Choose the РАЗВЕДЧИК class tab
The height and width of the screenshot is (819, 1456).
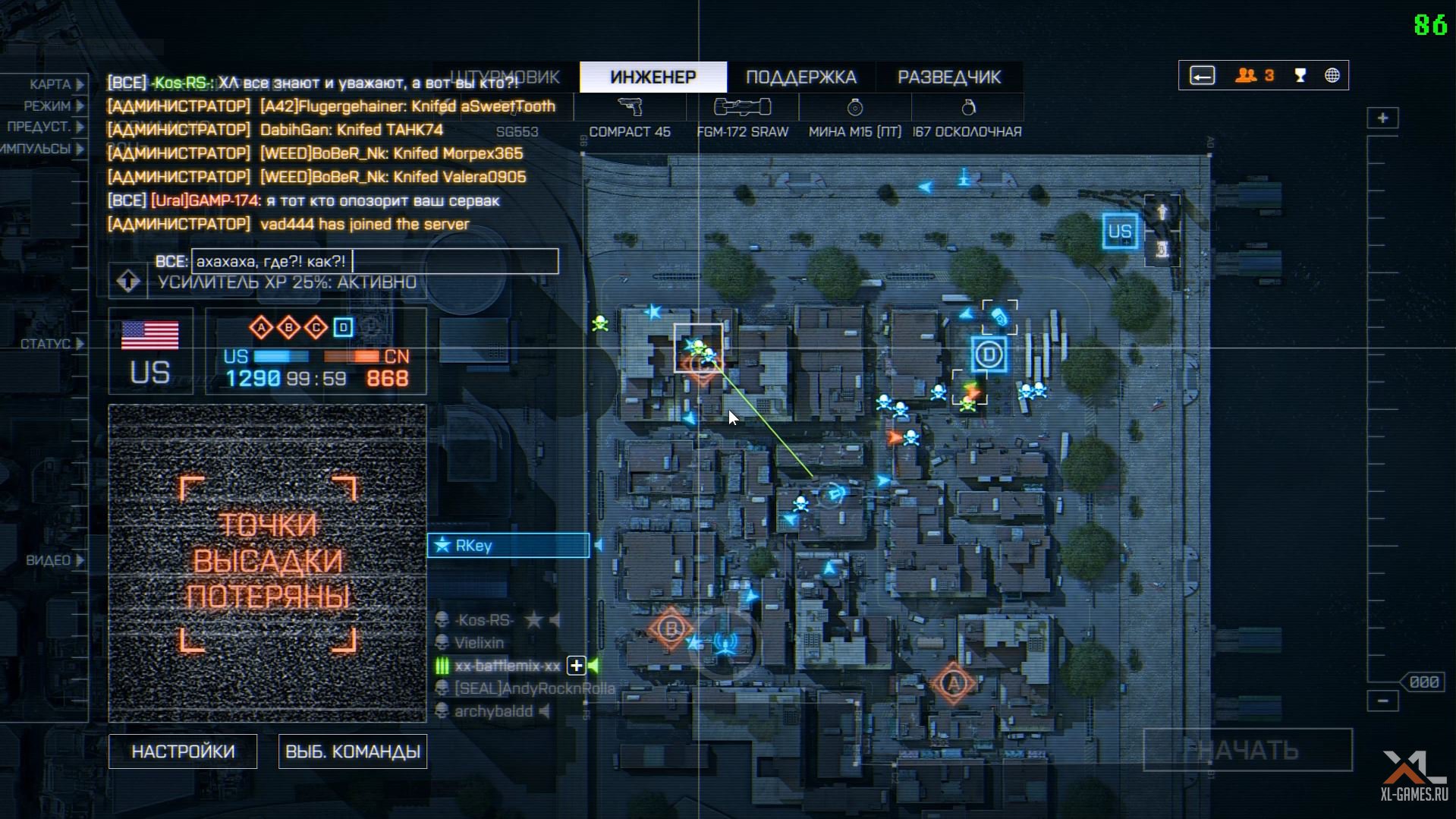click(948, 77)
